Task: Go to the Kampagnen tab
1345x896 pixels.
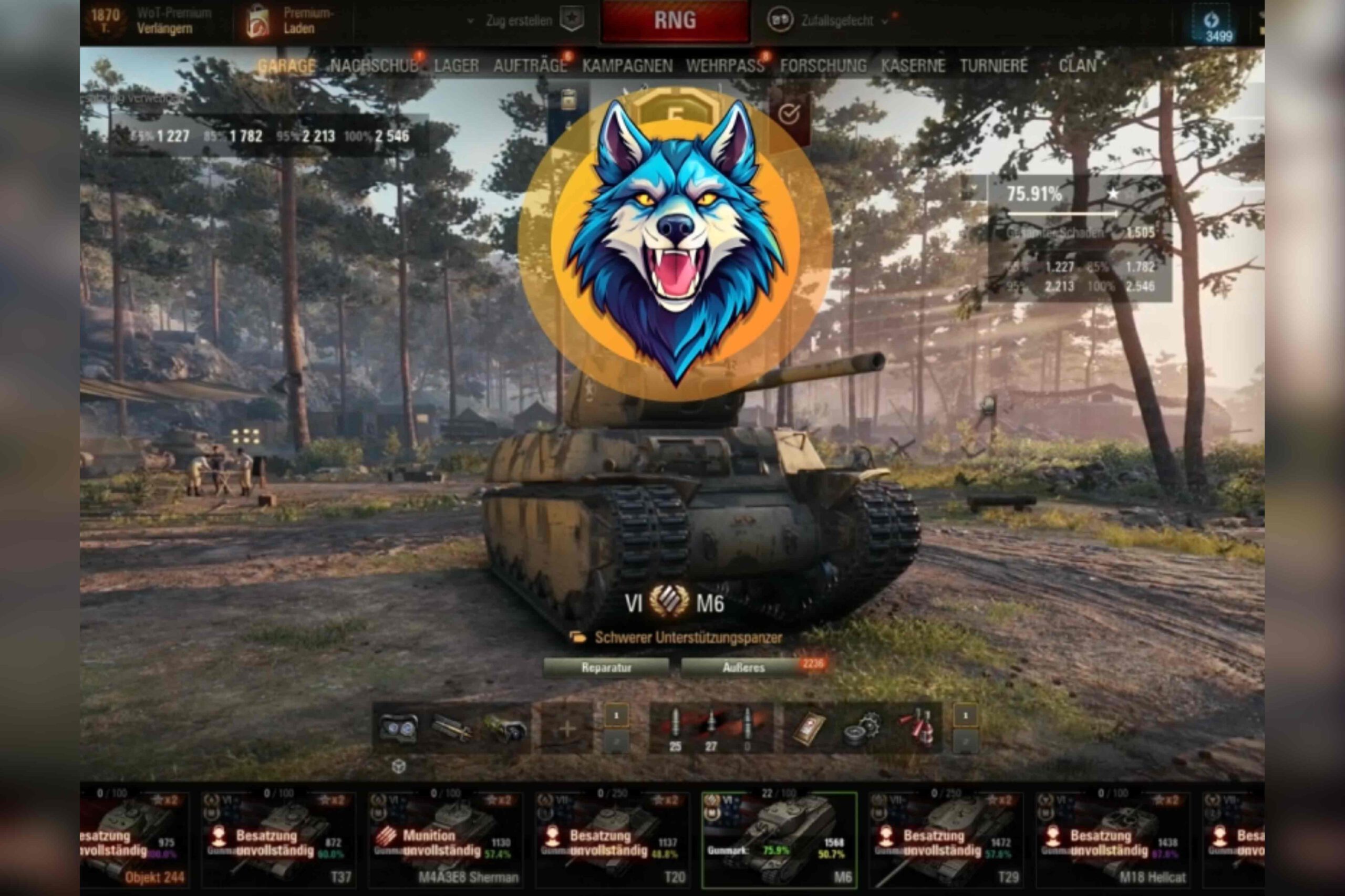Action: pos(627,66)
